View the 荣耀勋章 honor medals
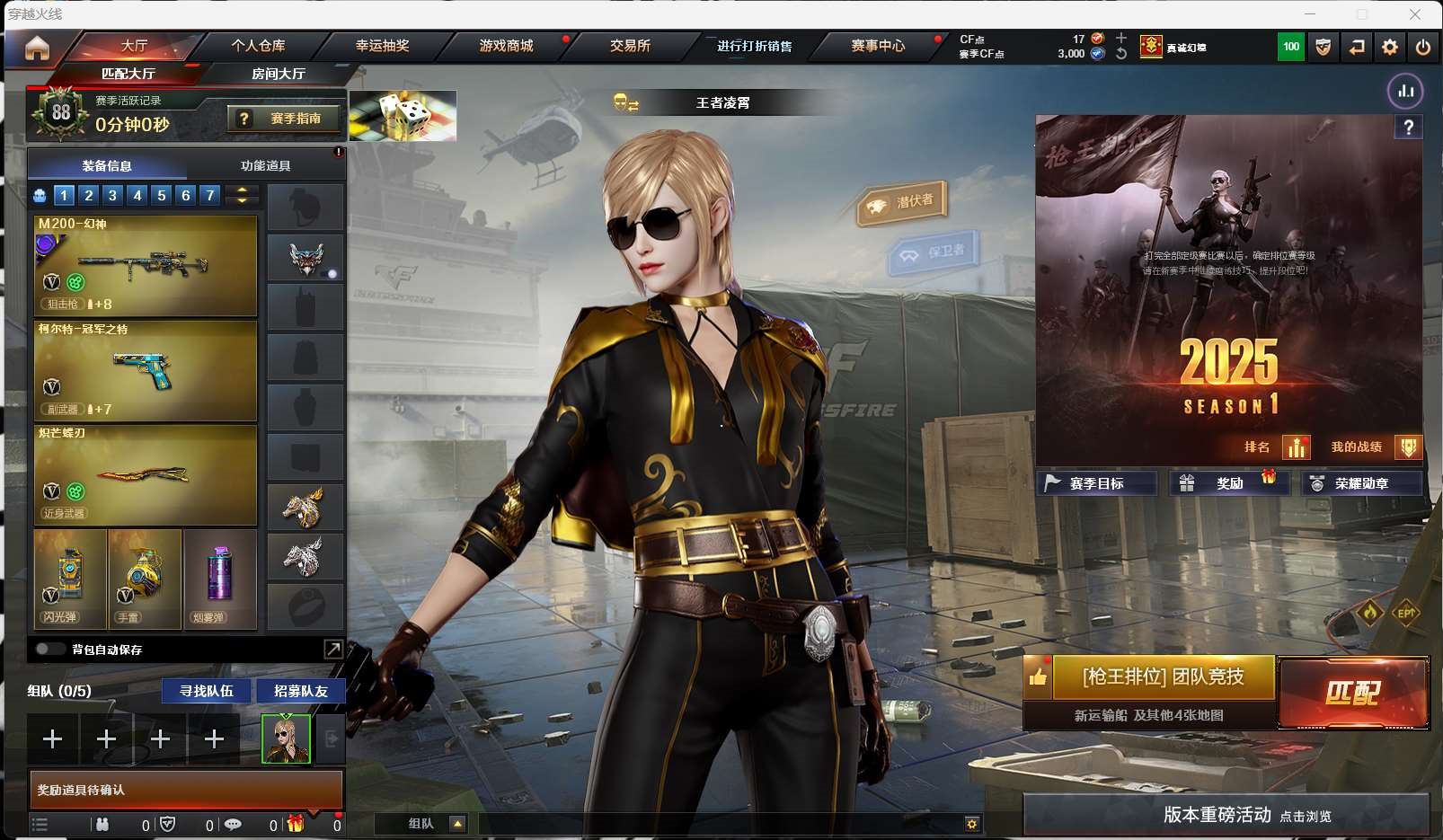Viewport: 1443px width, 840px height. (1360, 483)
